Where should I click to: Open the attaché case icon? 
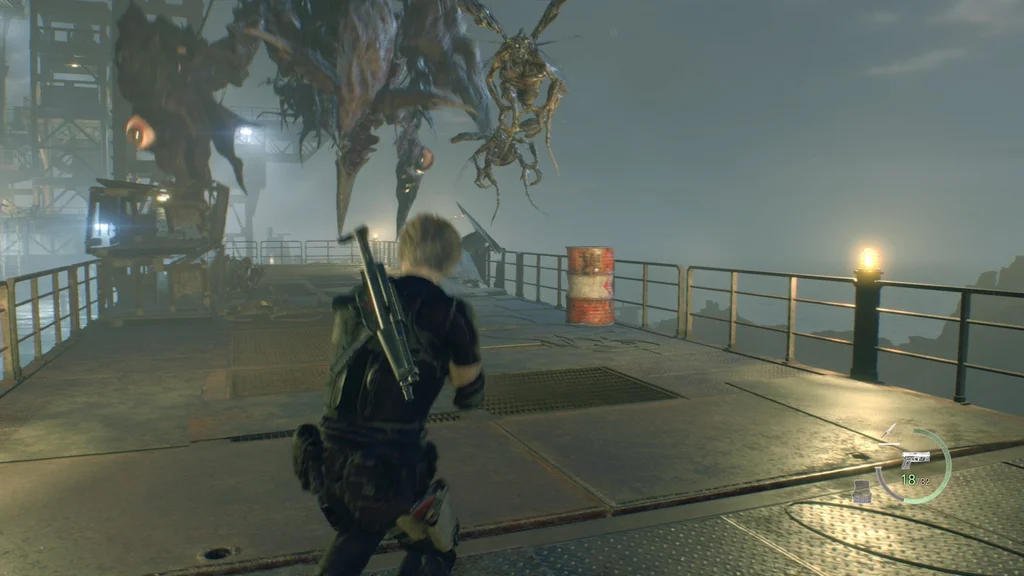[862, 490]
